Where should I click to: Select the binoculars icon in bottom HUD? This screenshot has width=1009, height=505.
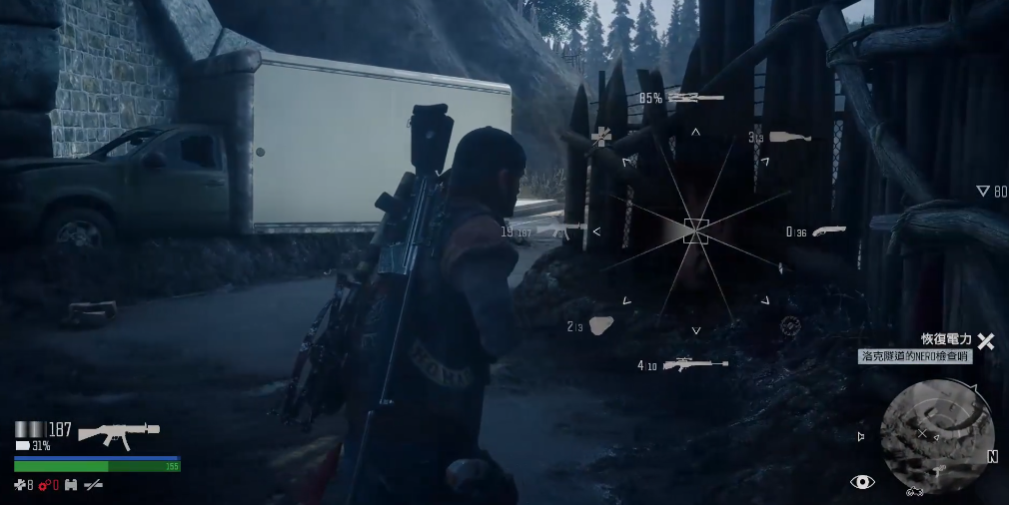[71, 485]
